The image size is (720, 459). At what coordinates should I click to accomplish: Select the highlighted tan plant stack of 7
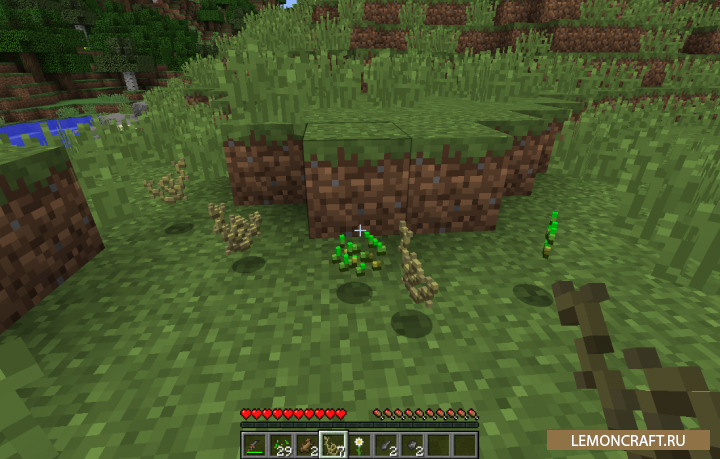333,444
